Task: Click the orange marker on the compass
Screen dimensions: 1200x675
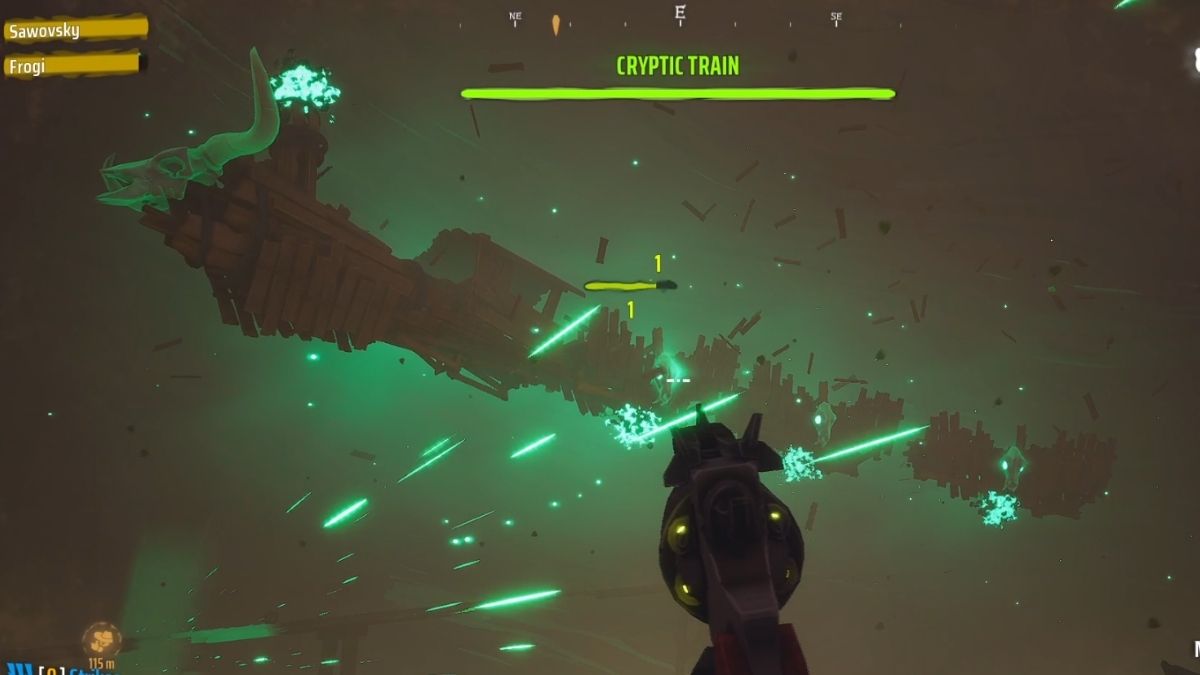Action: [556, 24]
